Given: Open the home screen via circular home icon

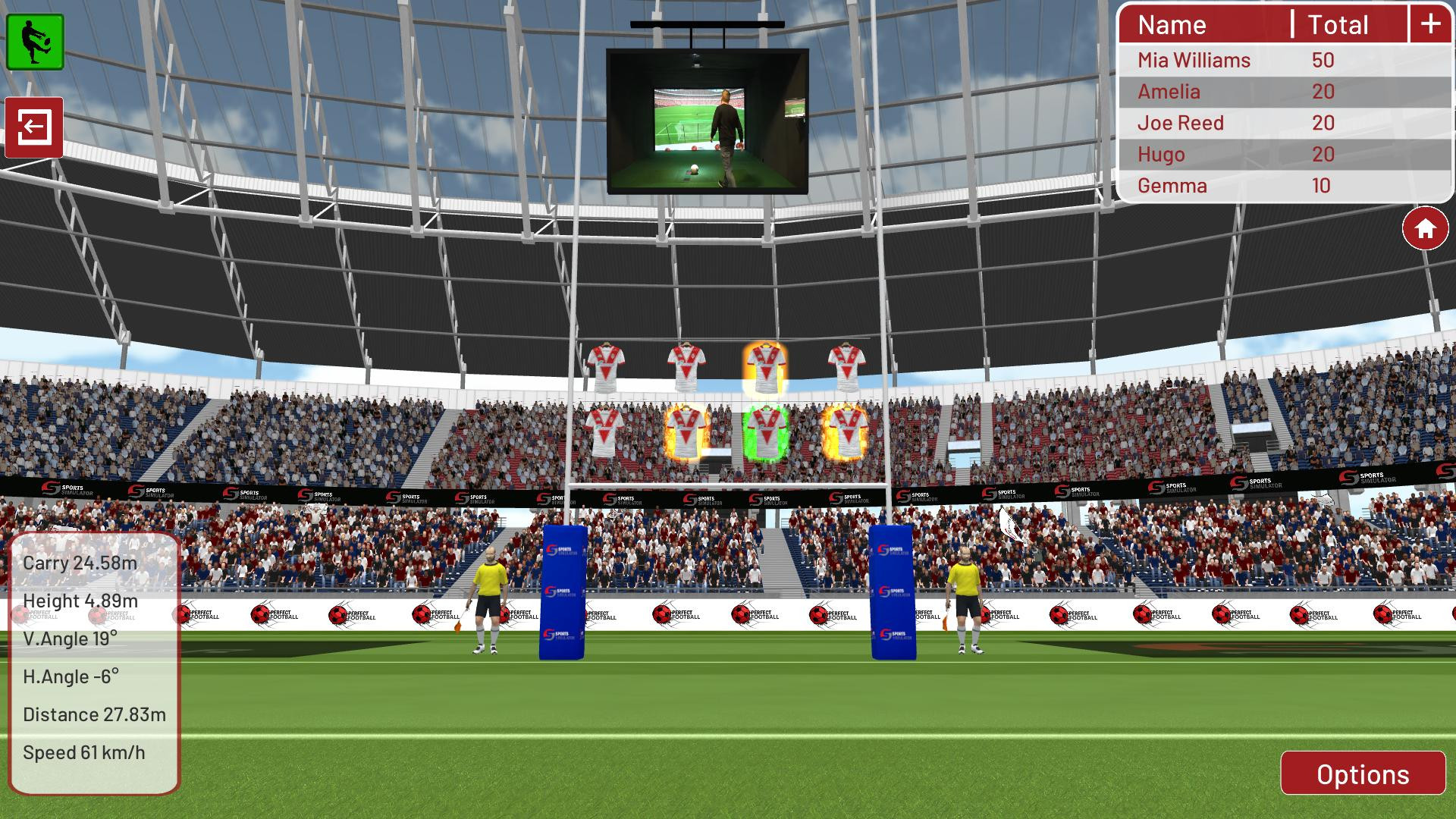Looking at the screenshot, I should pyautogui.click(x=1425, y=227).
